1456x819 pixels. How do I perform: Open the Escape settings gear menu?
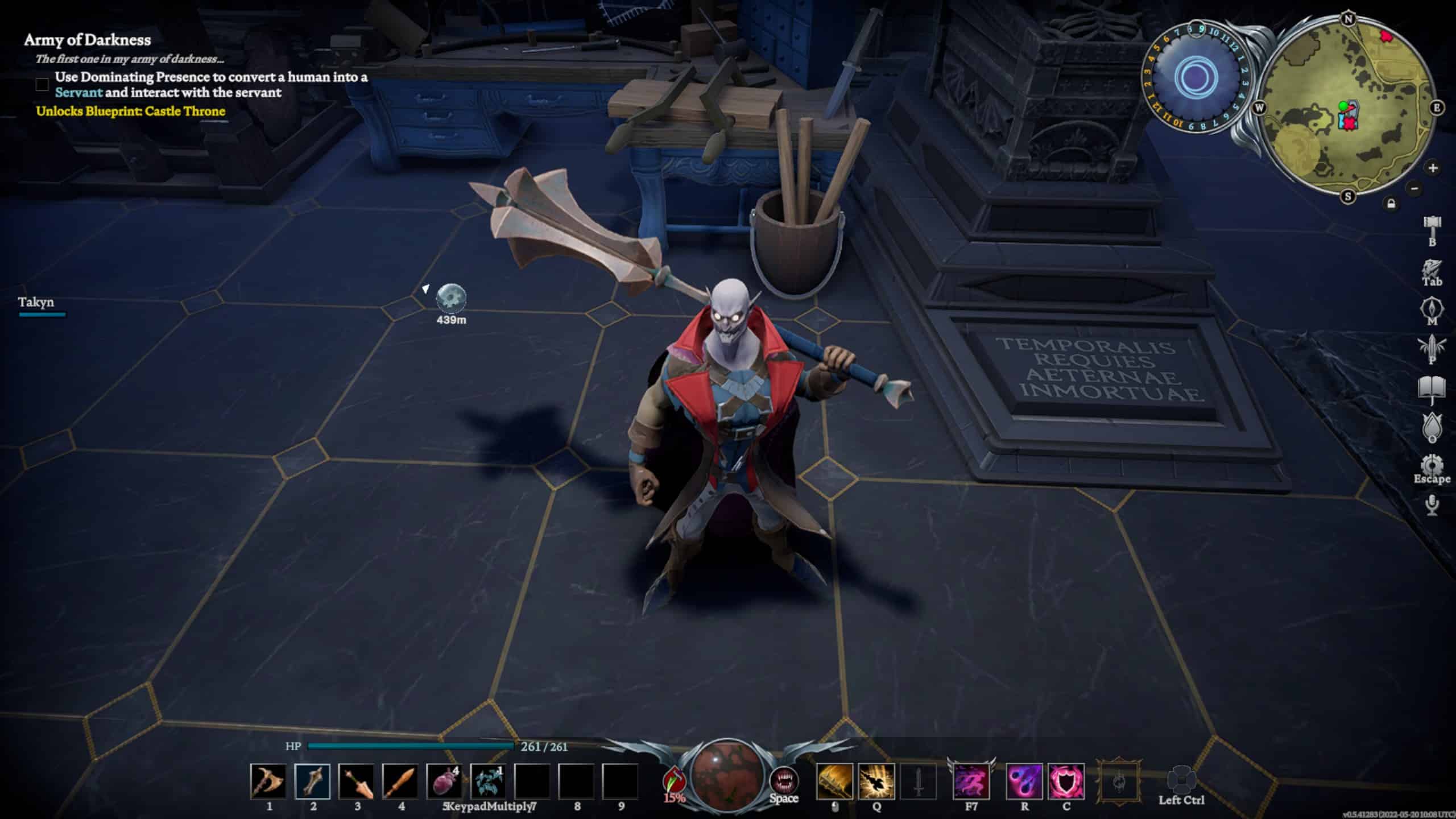point(1432,465)
